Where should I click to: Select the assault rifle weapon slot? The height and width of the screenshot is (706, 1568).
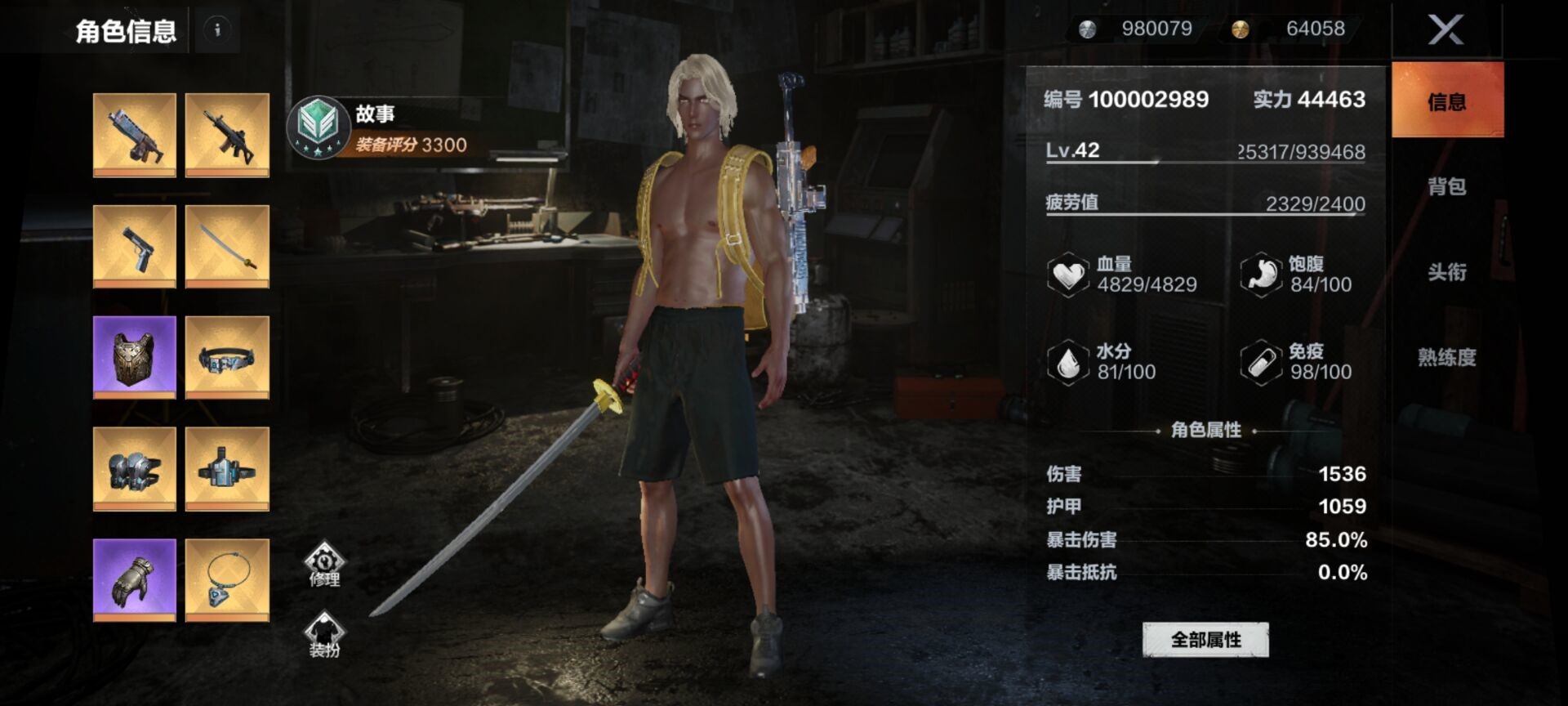tap(227, 135)
